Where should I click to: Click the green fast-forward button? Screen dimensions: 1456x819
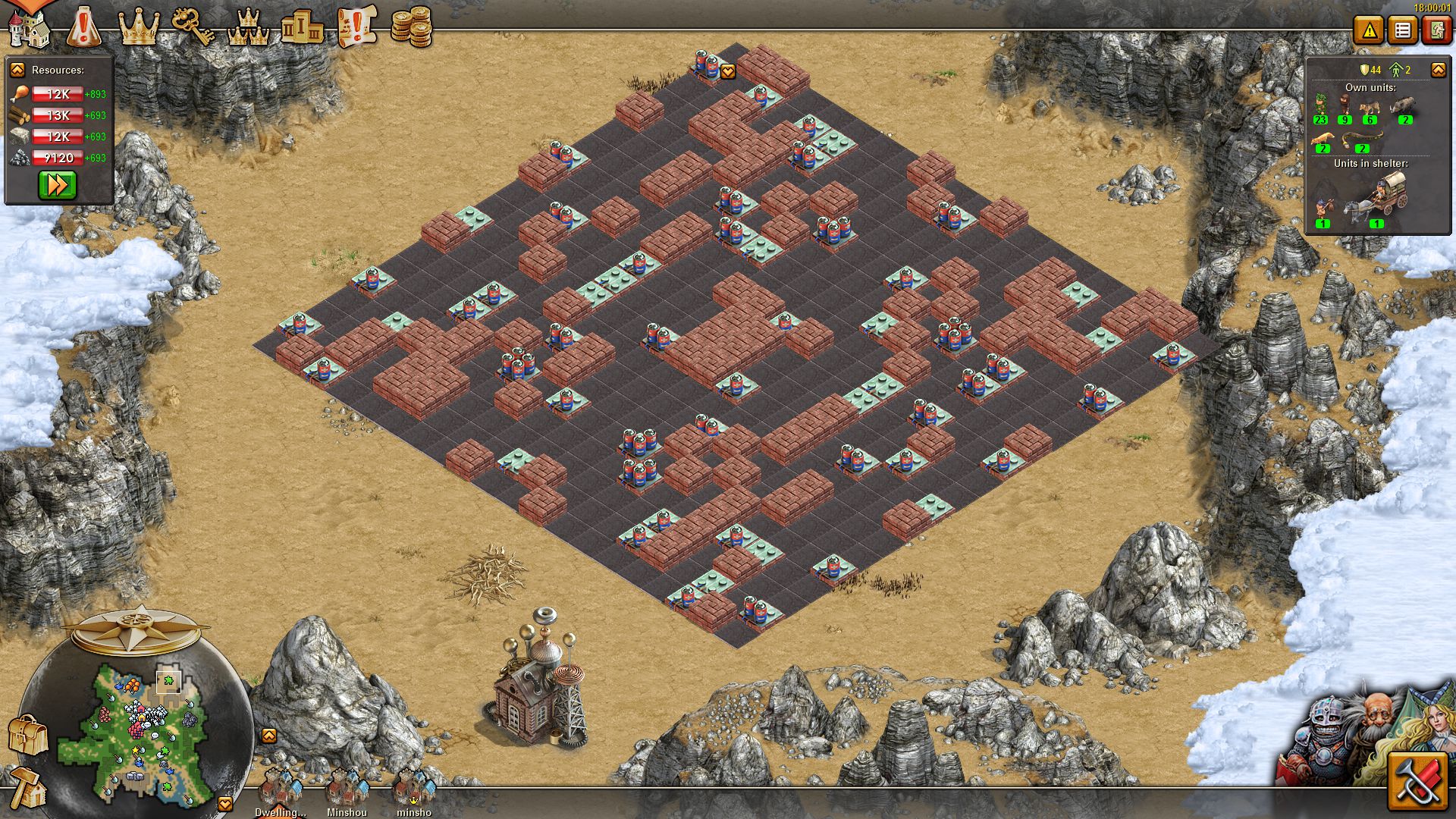point(58,185)
